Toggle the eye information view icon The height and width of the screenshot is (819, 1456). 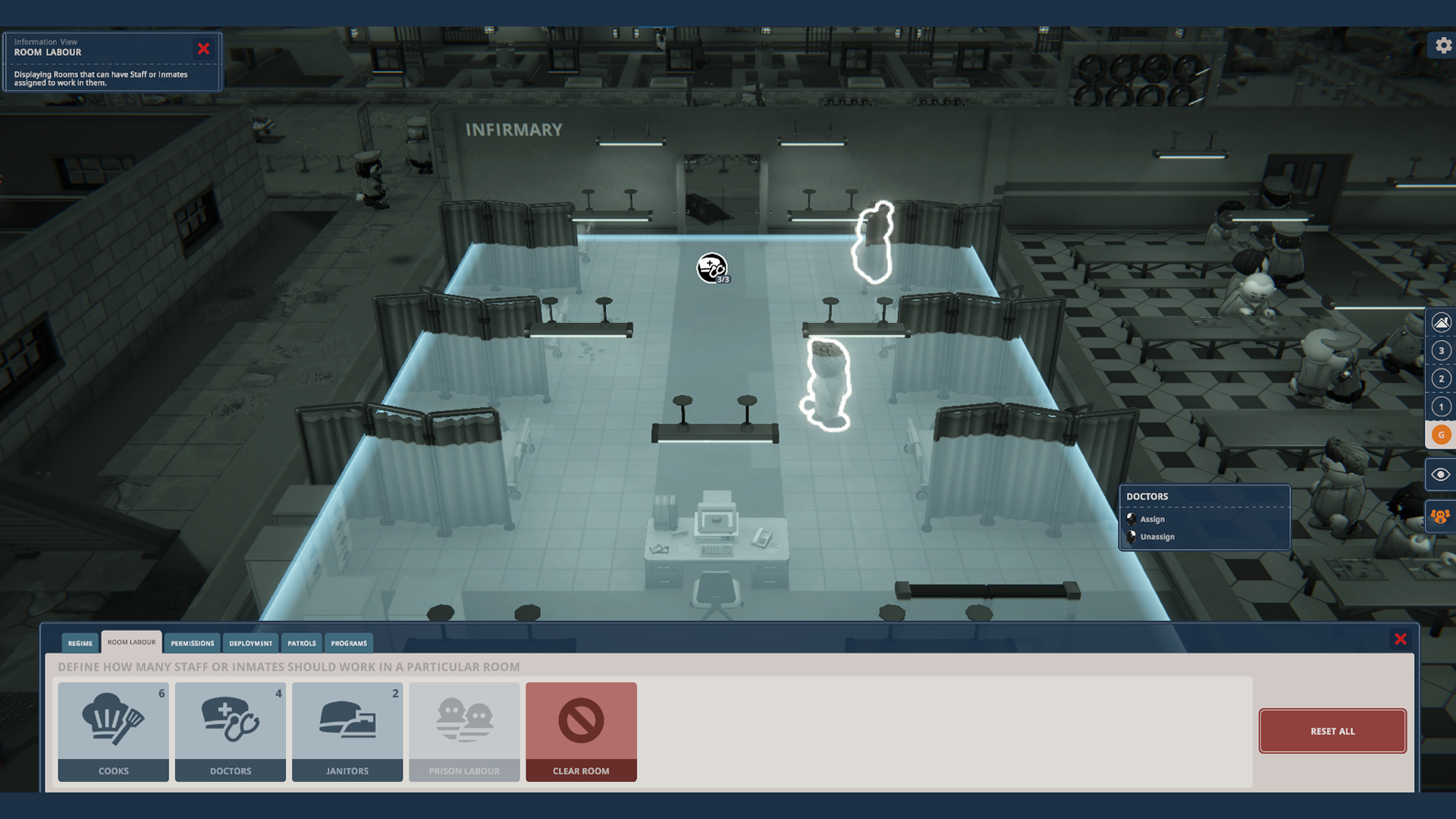(1440, 474)
